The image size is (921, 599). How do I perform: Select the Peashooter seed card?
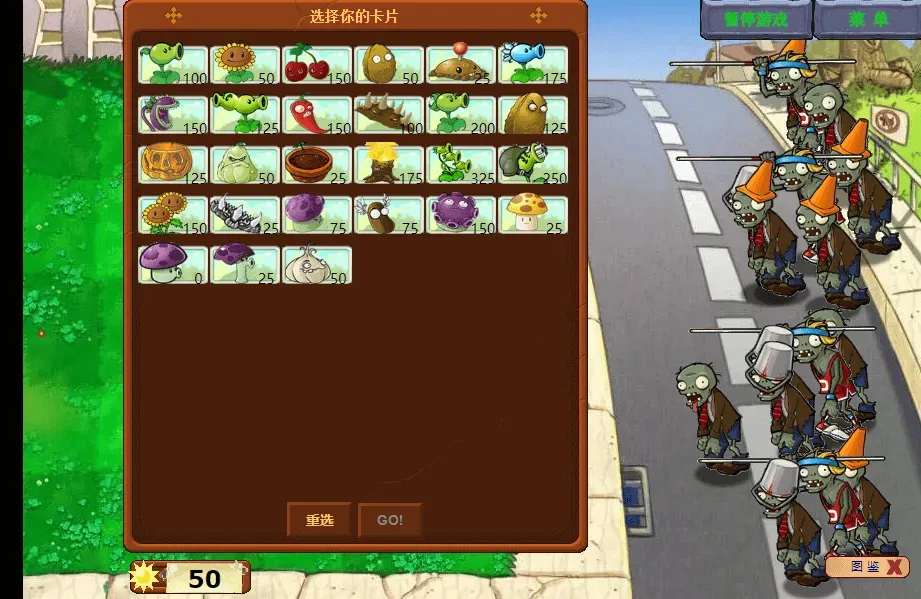coord(173,65)
